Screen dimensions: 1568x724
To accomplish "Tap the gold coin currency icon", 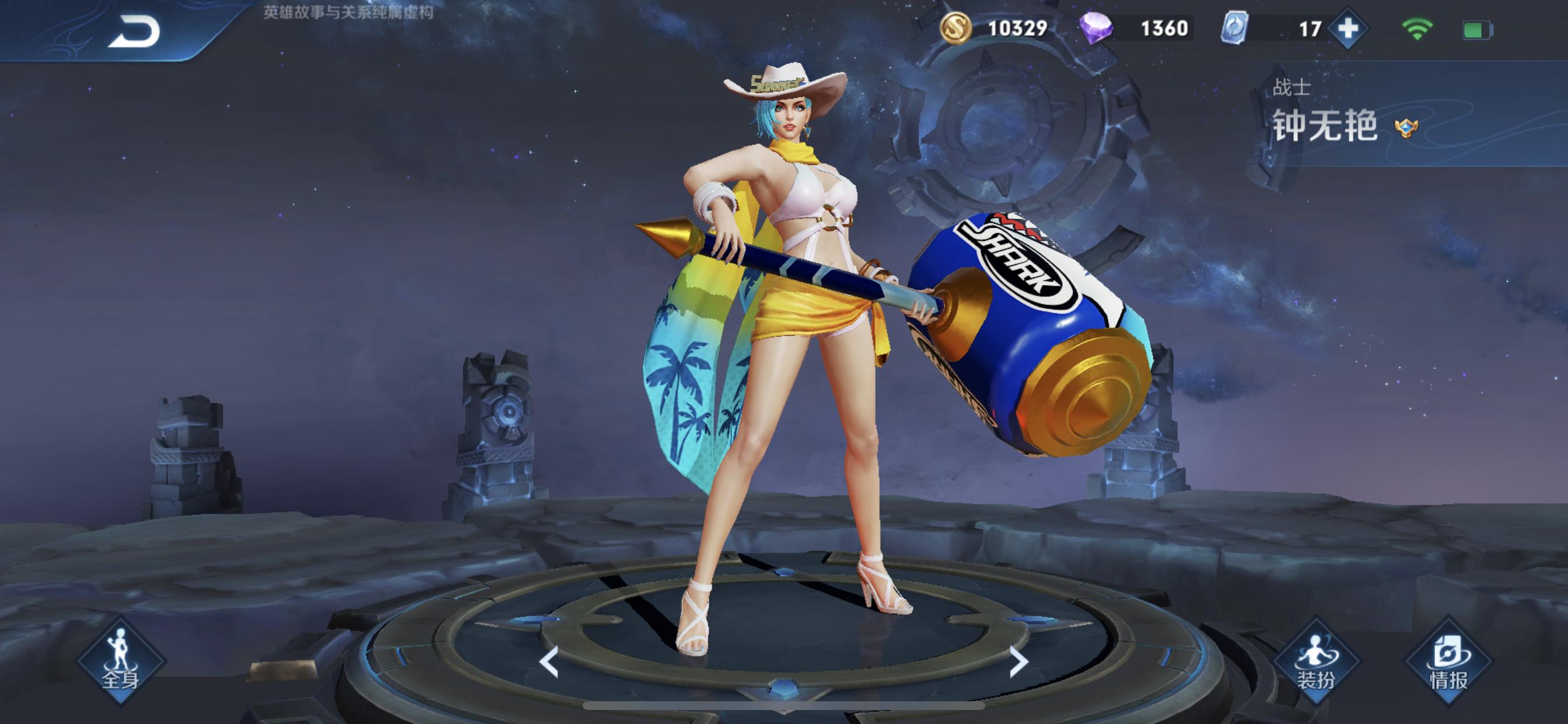I will point(955,28).
